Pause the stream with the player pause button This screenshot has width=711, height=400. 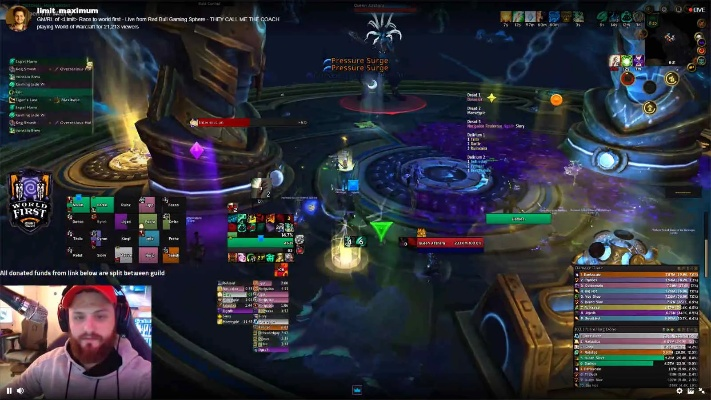tap(10, 390)
